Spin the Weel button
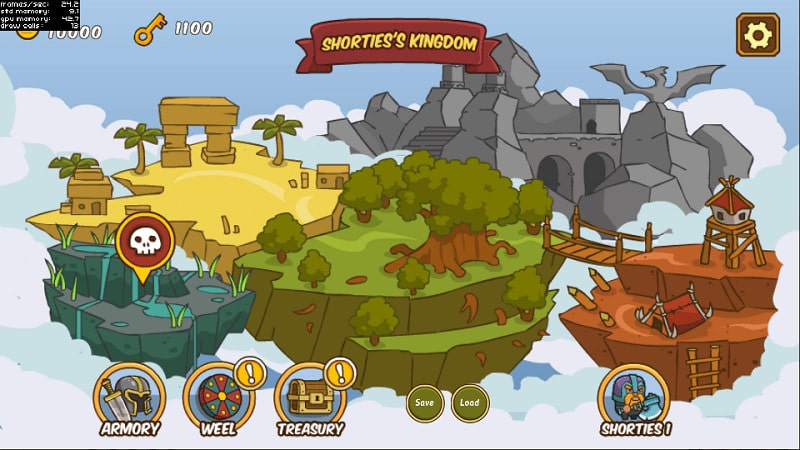800x450 pixels. (219, 397)
